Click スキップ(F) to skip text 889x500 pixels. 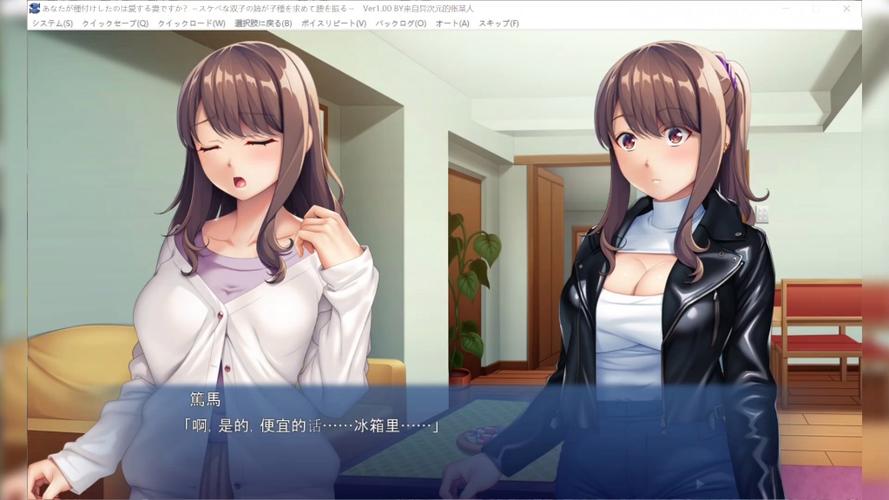pos(499,23)
